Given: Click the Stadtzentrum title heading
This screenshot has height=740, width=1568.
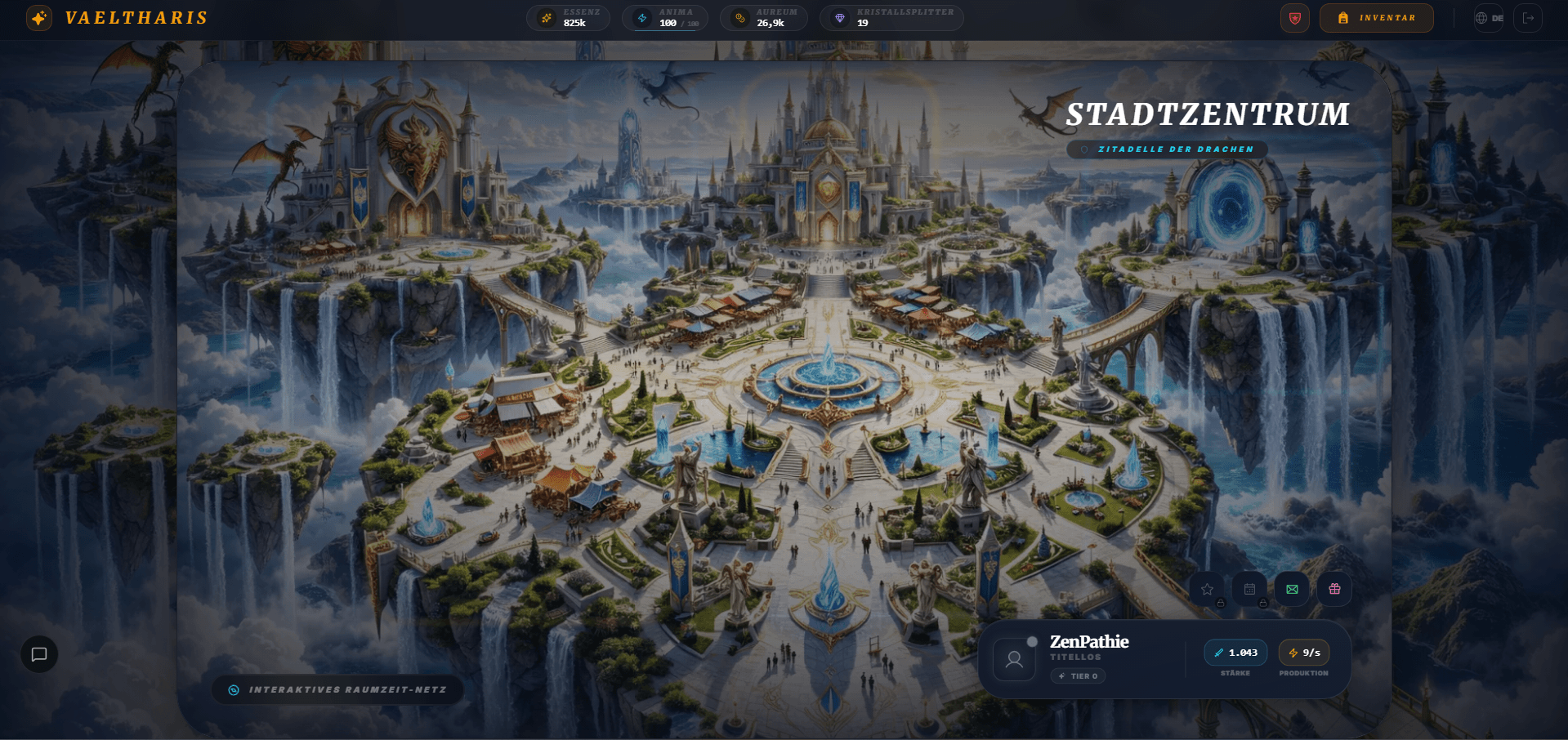Looking at the screenshot, I should point(1207,114).
